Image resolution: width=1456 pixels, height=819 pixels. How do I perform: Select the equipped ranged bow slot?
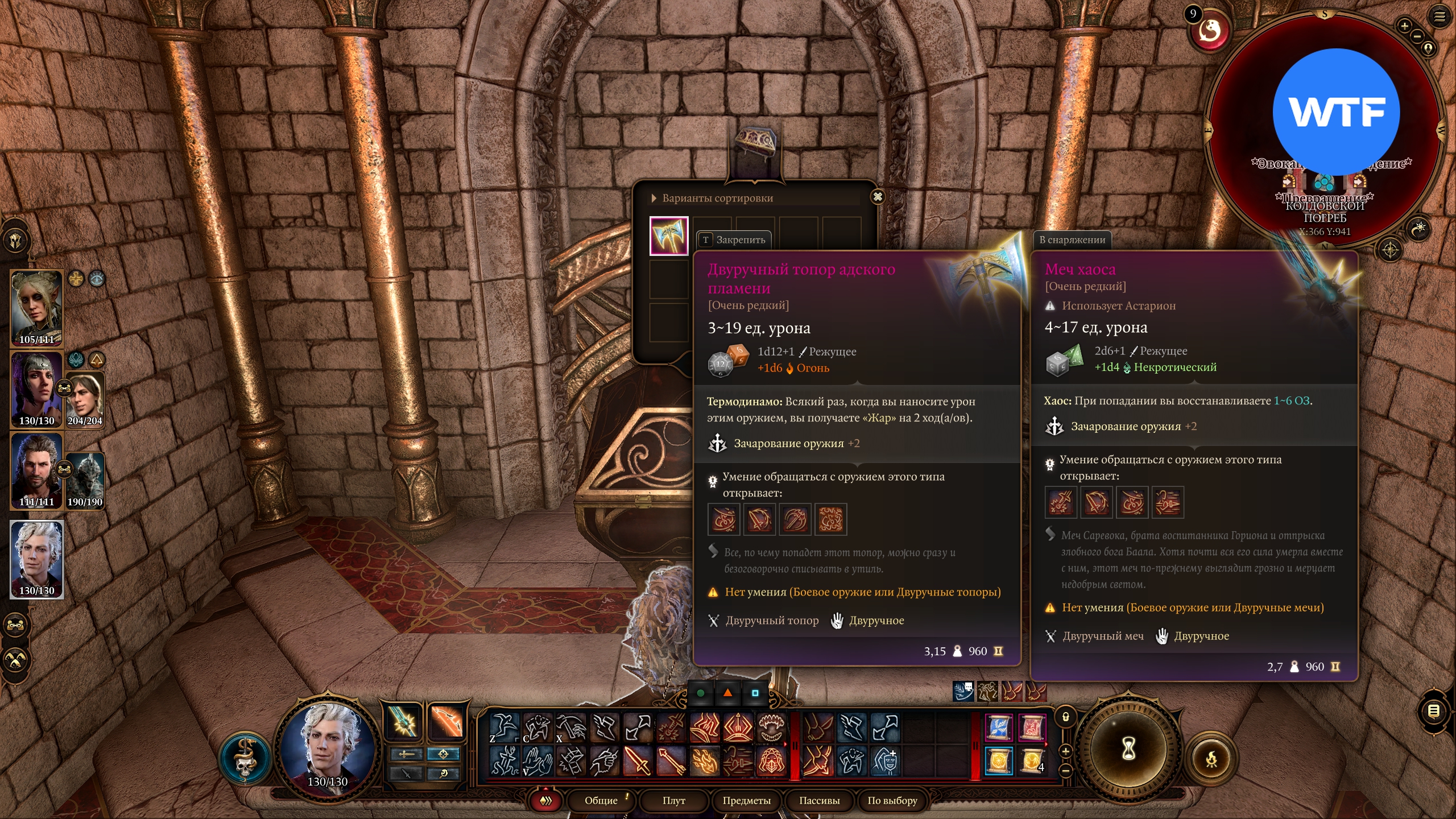coord(446,722)
